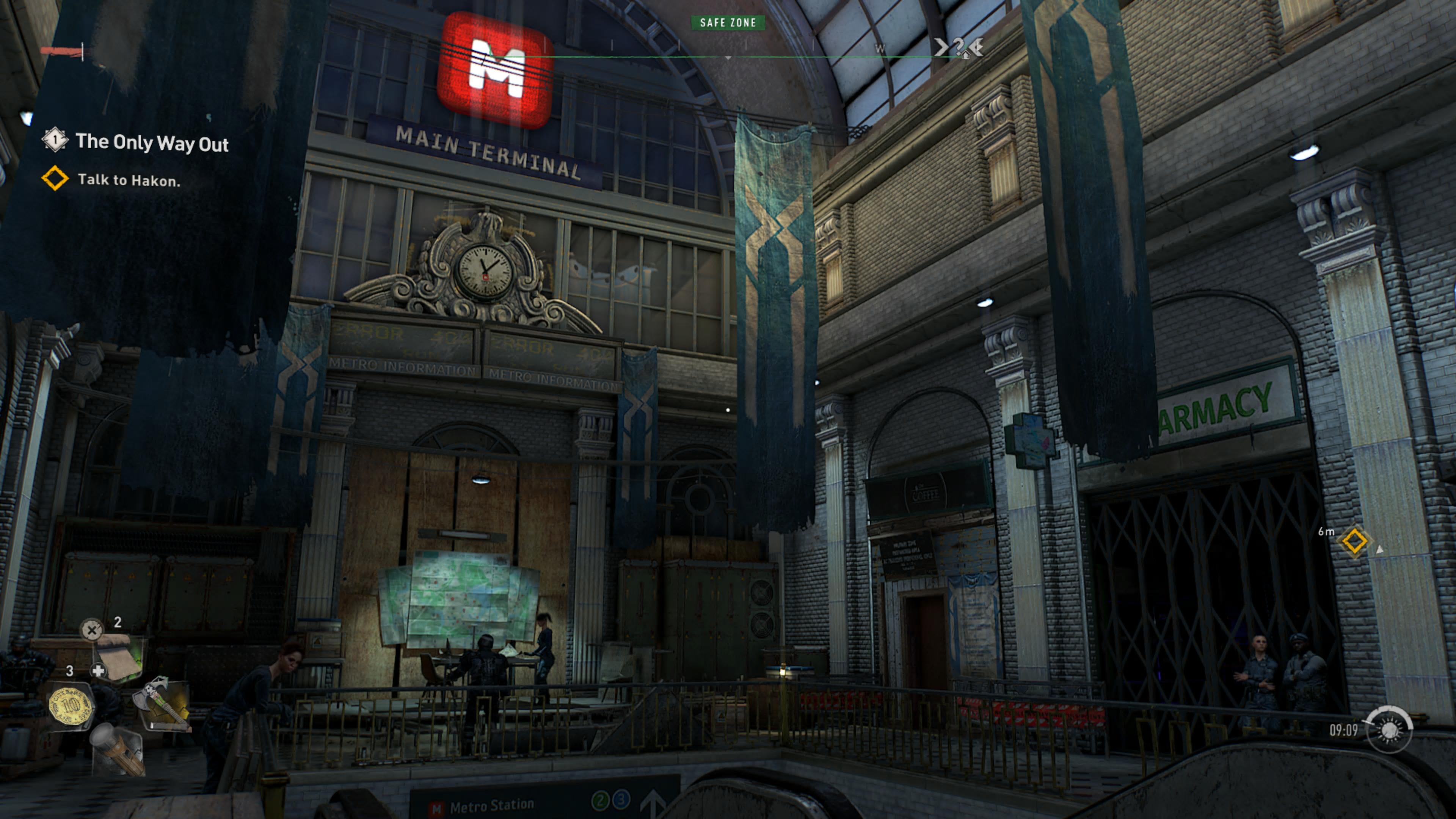This screenshot has height=819, width=1456.
Task: Click the Talk to Hakon objective
Action: 128,180
